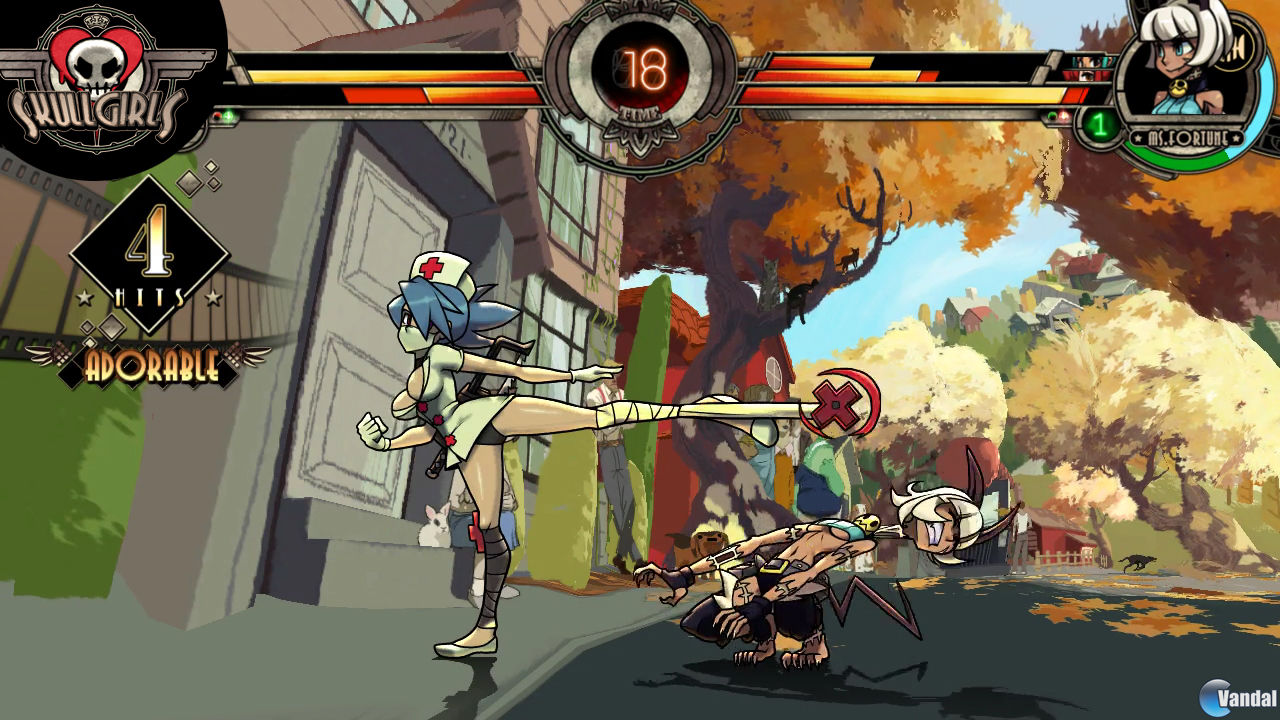1280x720 pixels.
Task: Click the glowing 18 timer countdown
Action: tap(644, 68)
